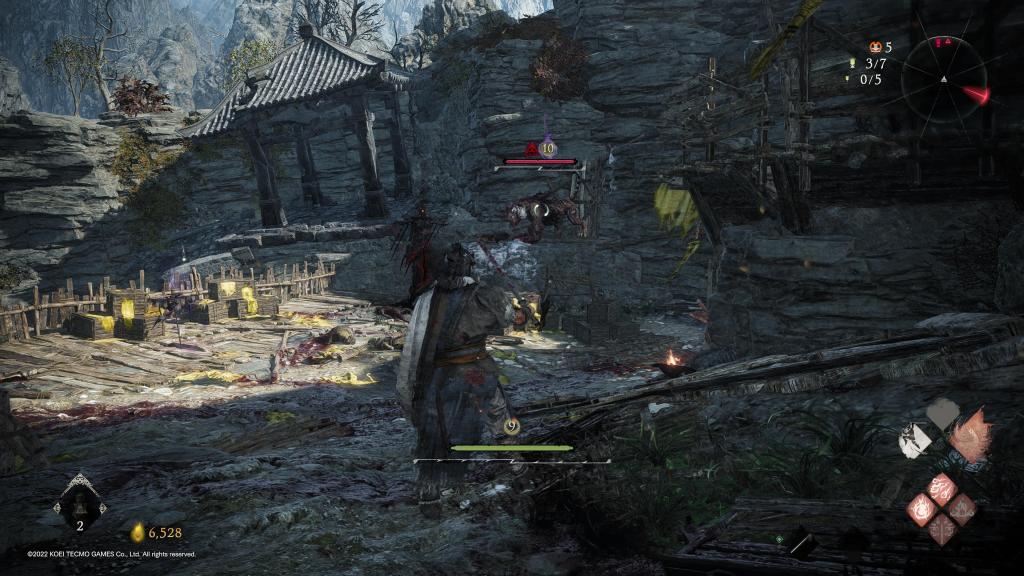Select the large red phoenix Divine Beast icon
The height and width of the screenshot is (576, 1024).
968,436
